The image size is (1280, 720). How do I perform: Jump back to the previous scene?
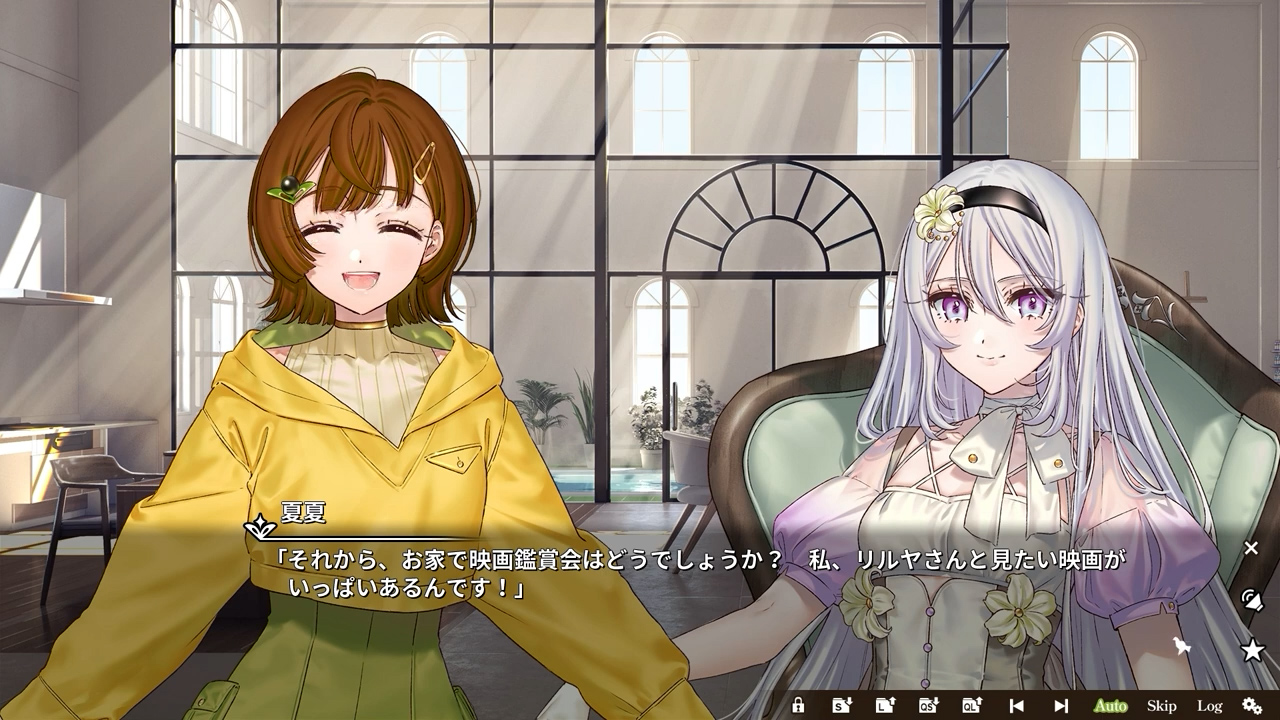[1017, 705]
